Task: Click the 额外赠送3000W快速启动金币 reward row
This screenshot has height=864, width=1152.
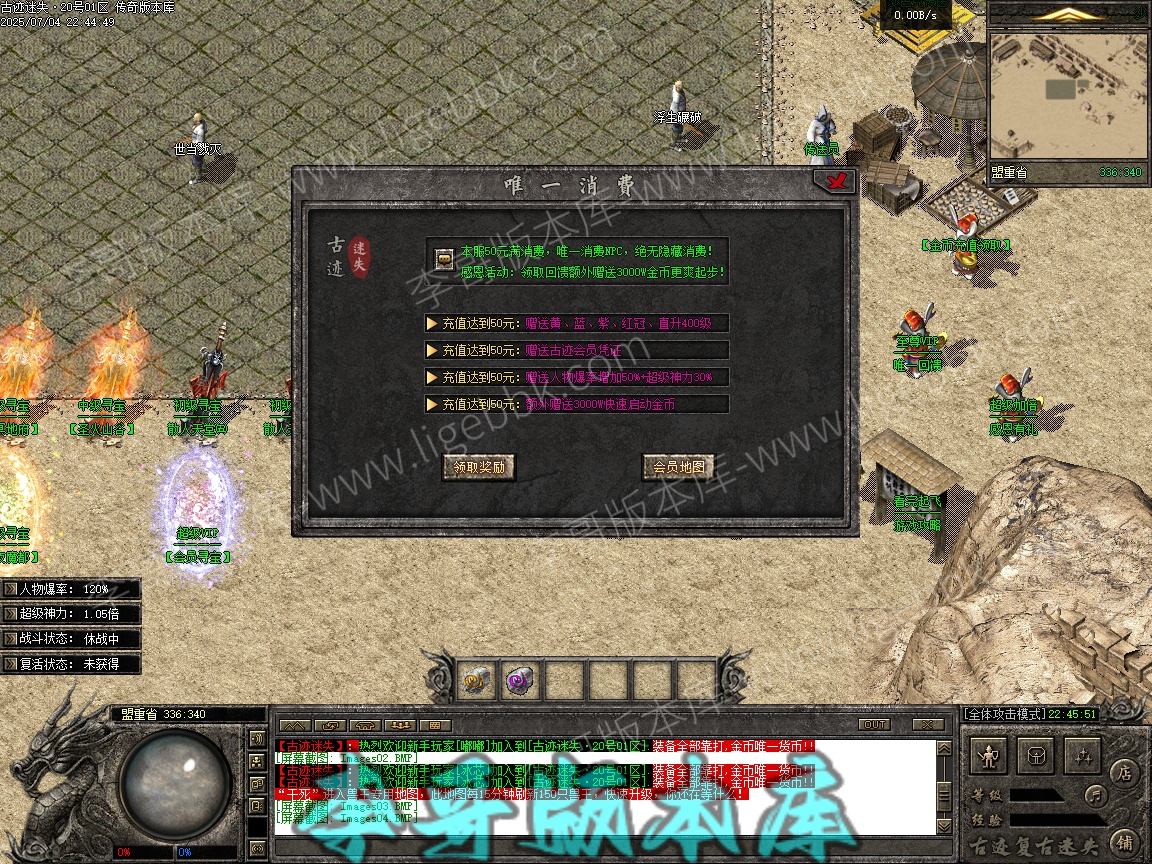Action: click(x=576, y=404)
